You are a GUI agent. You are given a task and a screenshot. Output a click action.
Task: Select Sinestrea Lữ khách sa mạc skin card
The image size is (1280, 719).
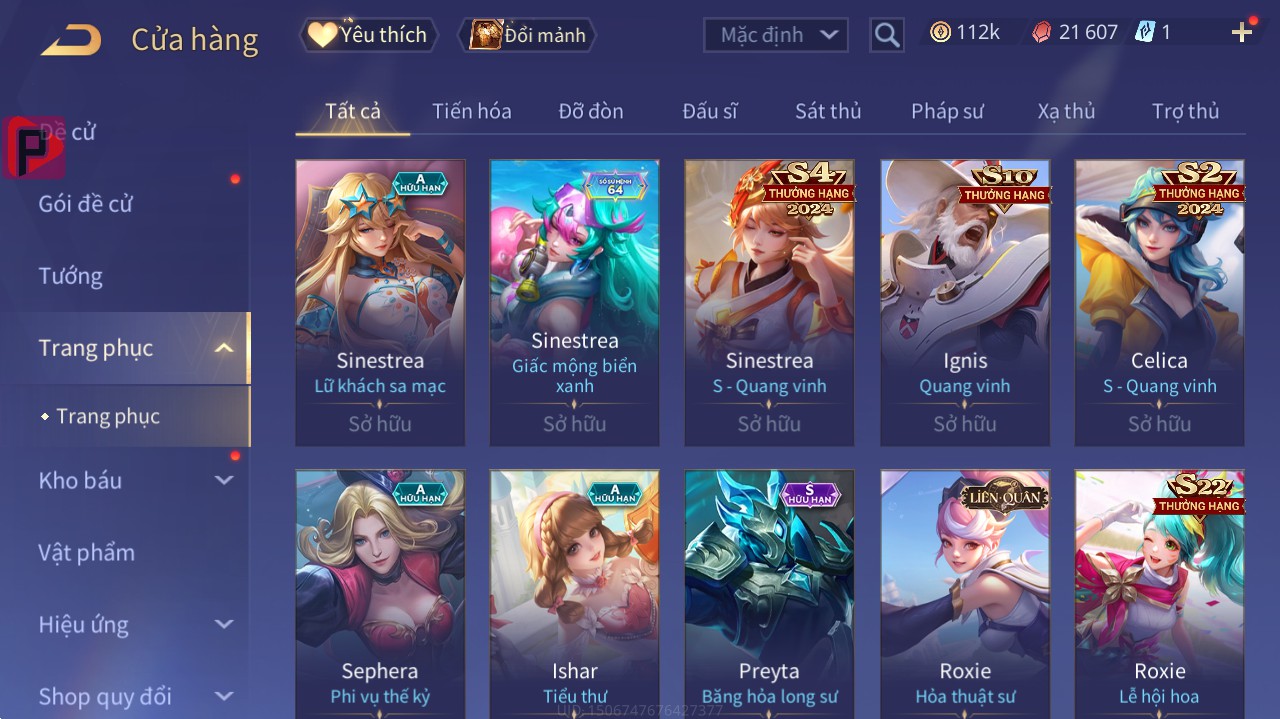point(380,302)
